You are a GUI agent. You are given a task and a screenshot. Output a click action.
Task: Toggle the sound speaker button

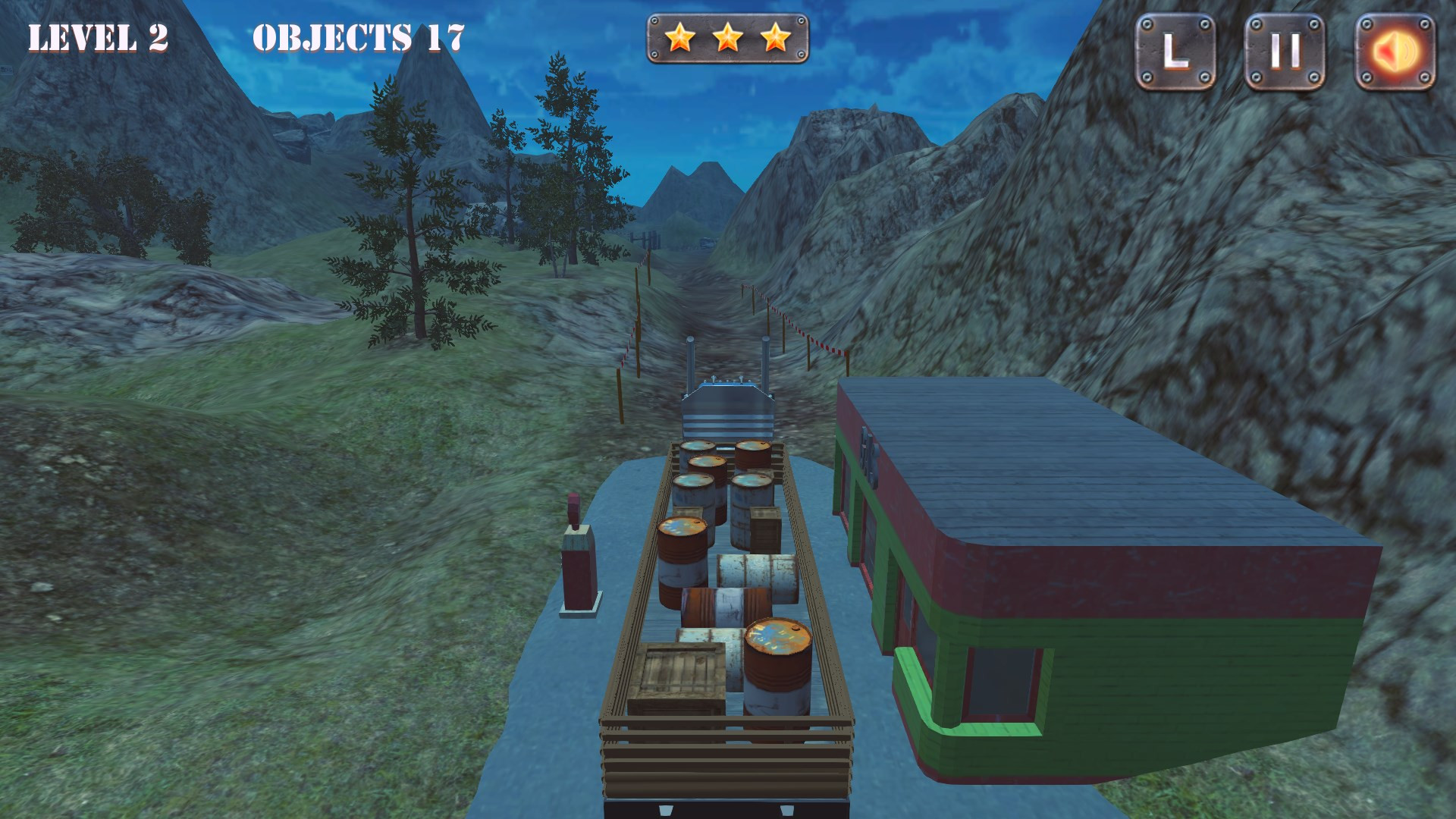point(1395,52)
